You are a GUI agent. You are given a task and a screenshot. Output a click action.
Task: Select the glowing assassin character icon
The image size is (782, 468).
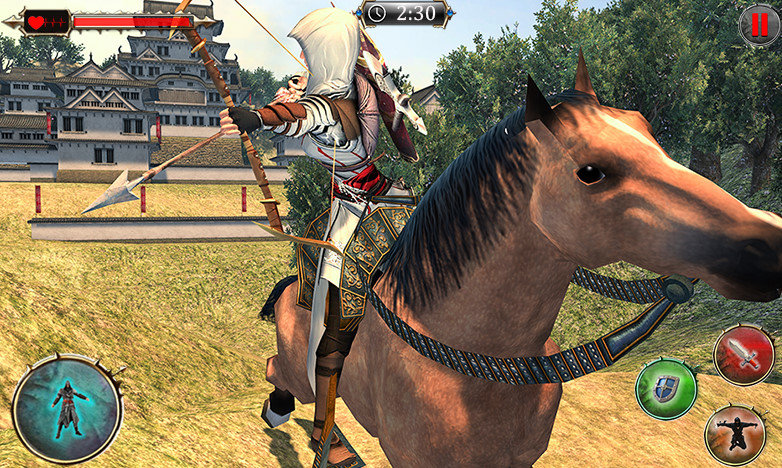point(67,409)
